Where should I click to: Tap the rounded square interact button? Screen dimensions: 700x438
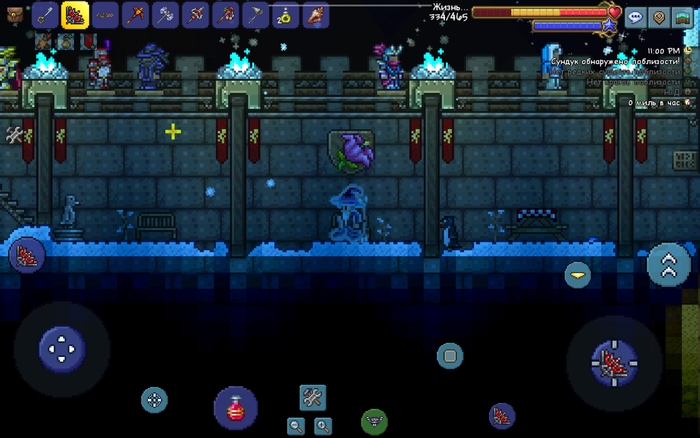450,355
